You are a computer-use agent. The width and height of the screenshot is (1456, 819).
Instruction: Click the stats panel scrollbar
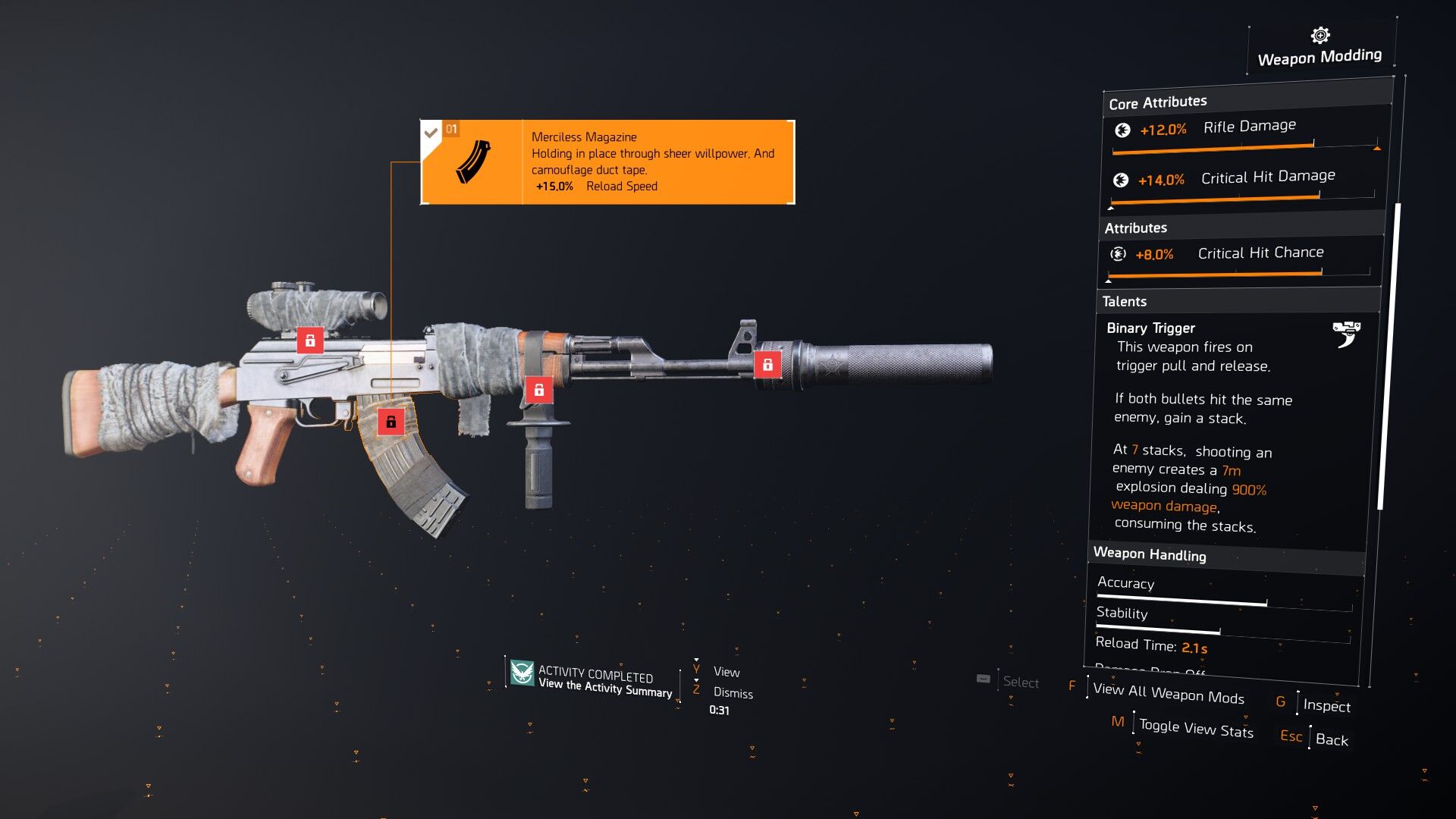coord(1389,356)
